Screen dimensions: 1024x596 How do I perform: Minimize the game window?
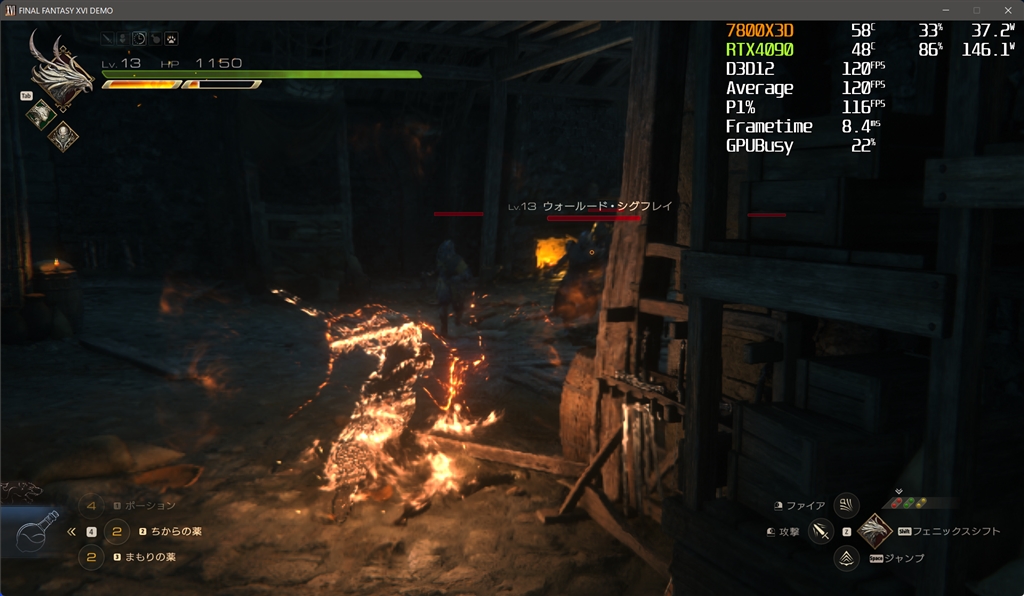(945, 10)
